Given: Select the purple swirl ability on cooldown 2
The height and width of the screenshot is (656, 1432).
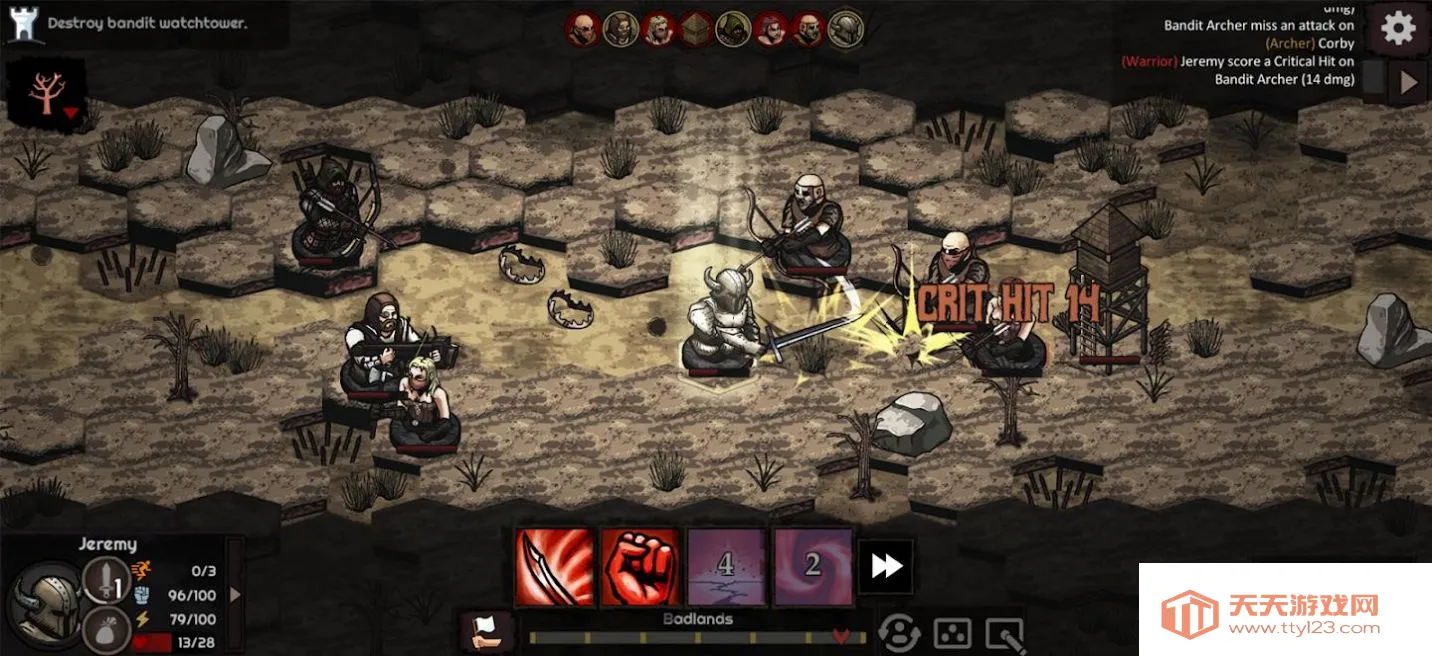Looking at the screenshot, I should tap(812, 567).
